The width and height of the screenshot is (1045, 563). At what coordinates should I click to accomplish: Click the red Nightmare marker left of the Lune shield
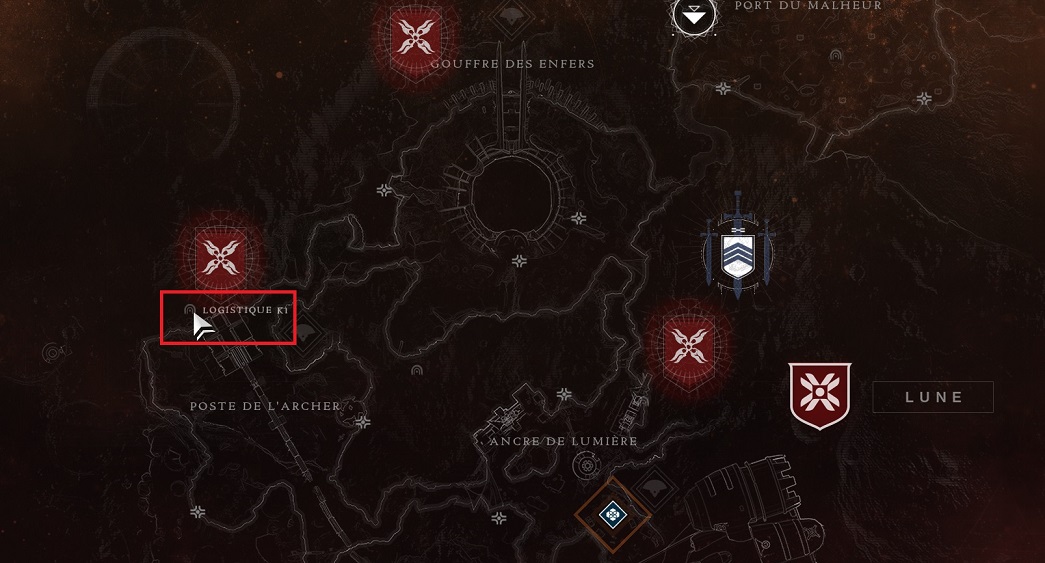coord(688,345)
